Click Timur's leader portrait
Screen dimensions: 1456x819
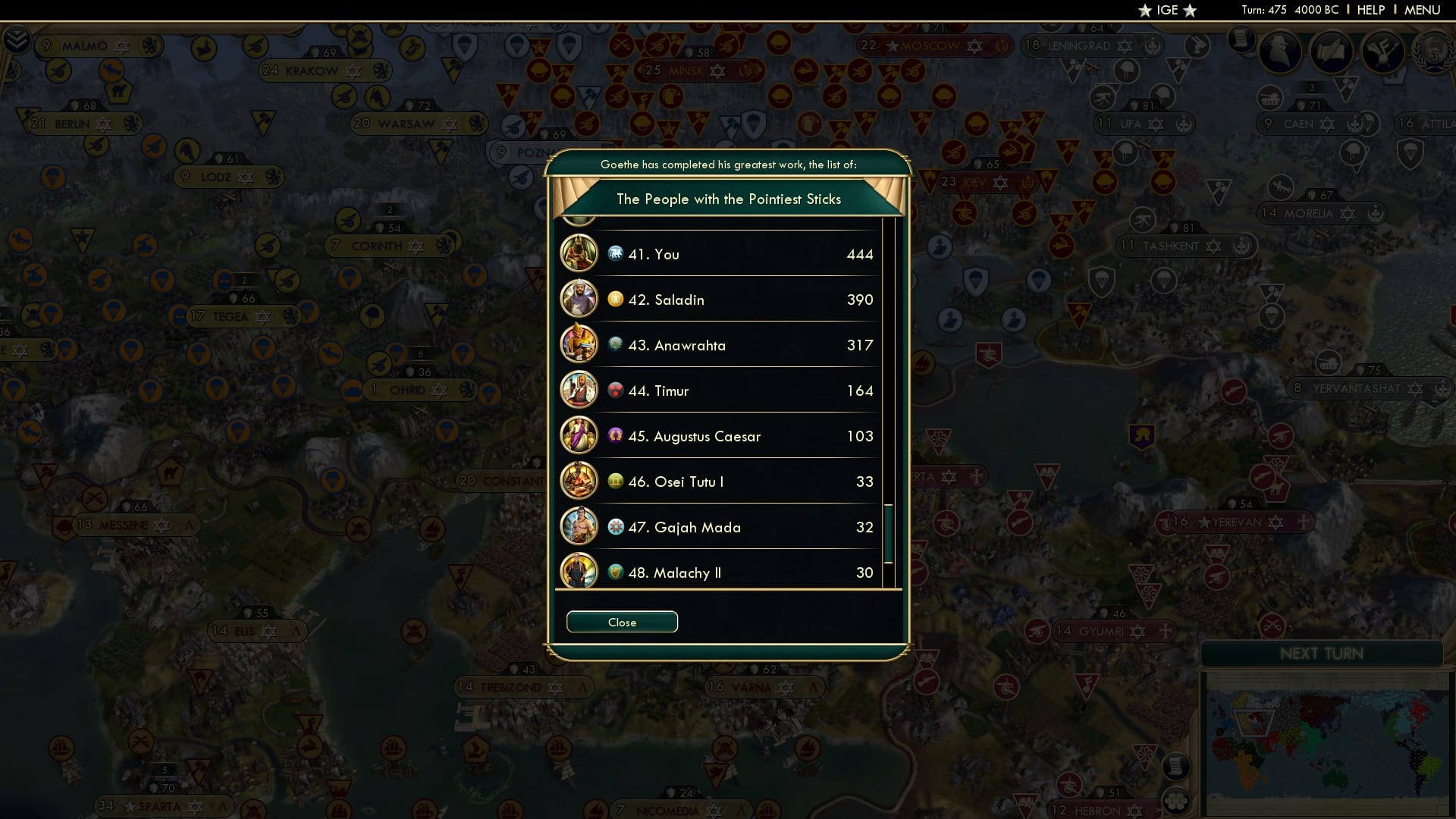pos(579,390)
